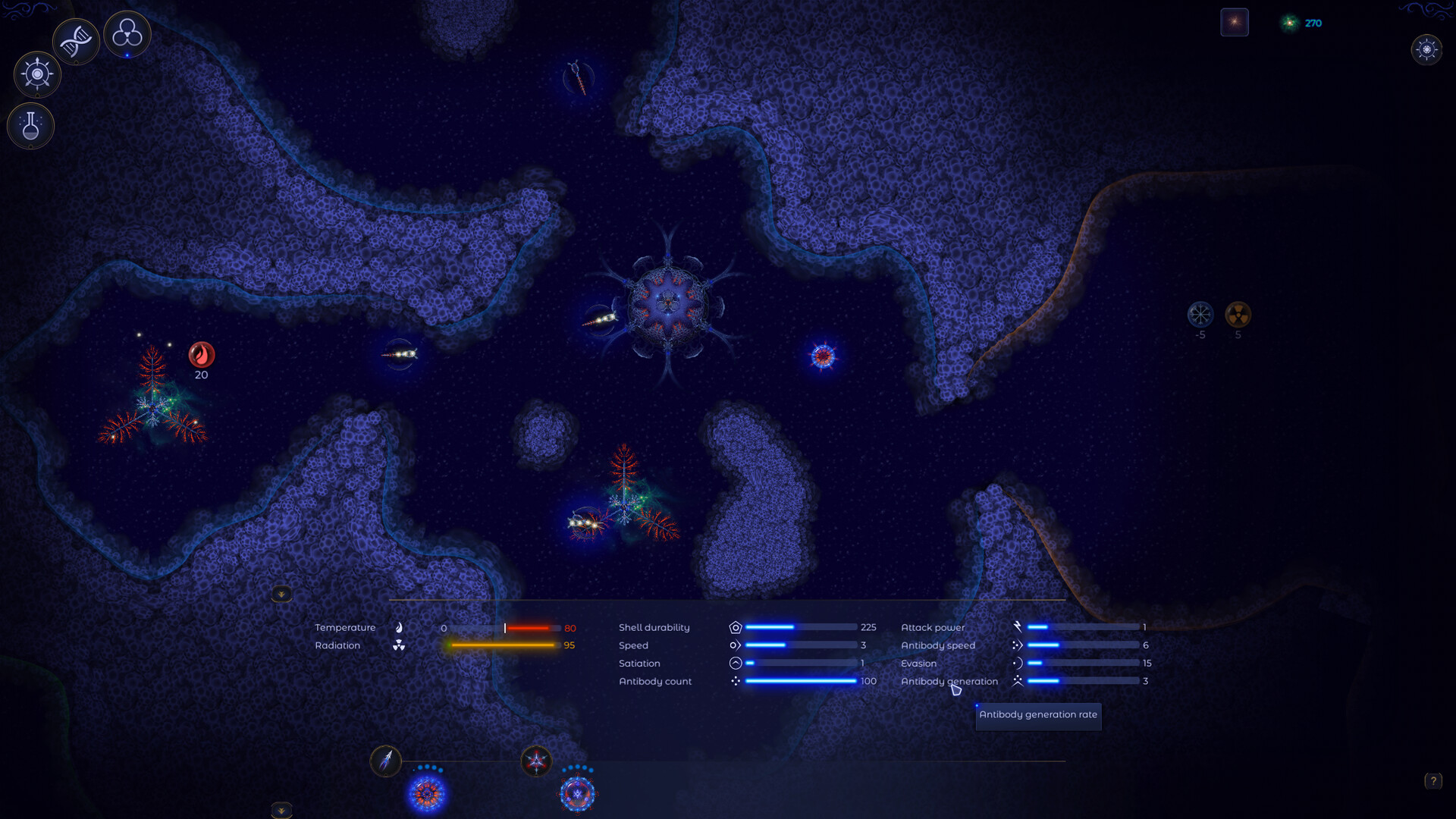Screen dimensions: 1456x819
Task: Click the radiation 5 hazard marker
Action: pos(1239,315)
